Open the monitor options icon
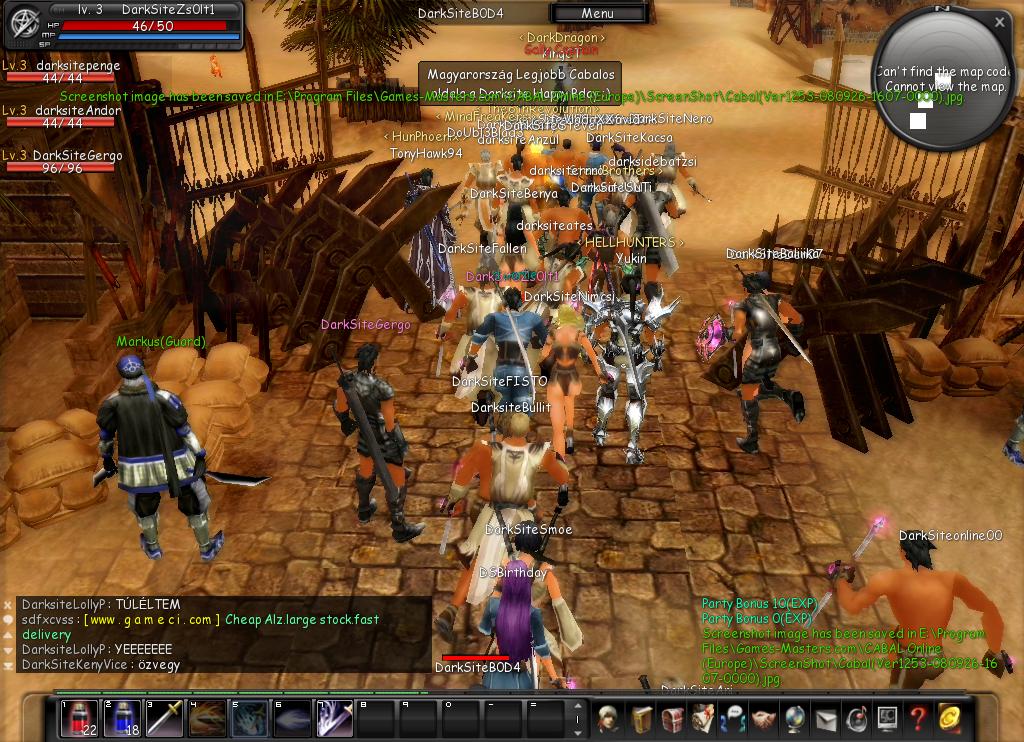 (887, 719)
